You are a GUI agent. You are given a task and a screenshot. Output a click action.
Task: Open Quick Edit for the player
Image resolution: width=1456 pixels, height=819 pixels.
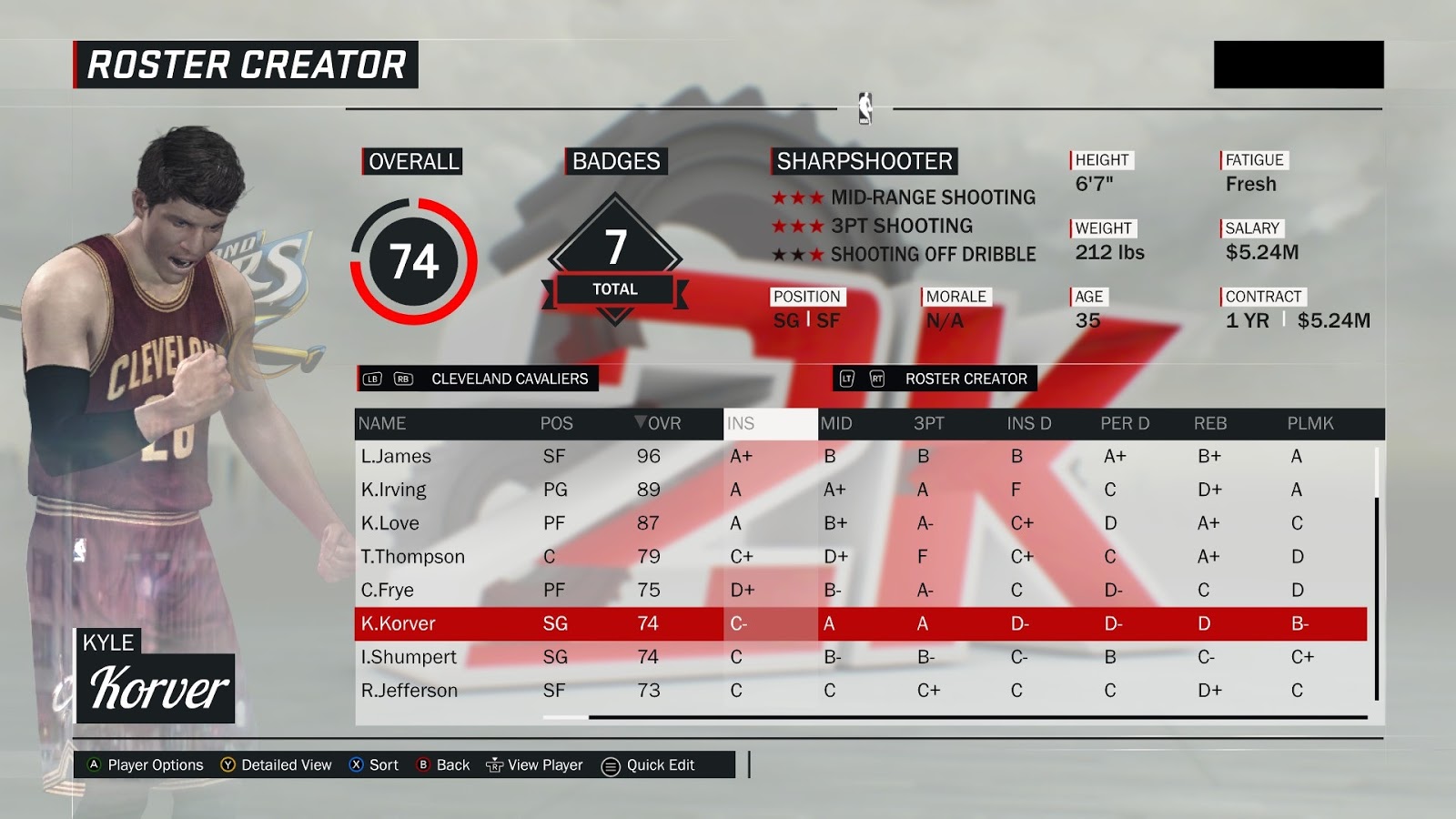648,765
